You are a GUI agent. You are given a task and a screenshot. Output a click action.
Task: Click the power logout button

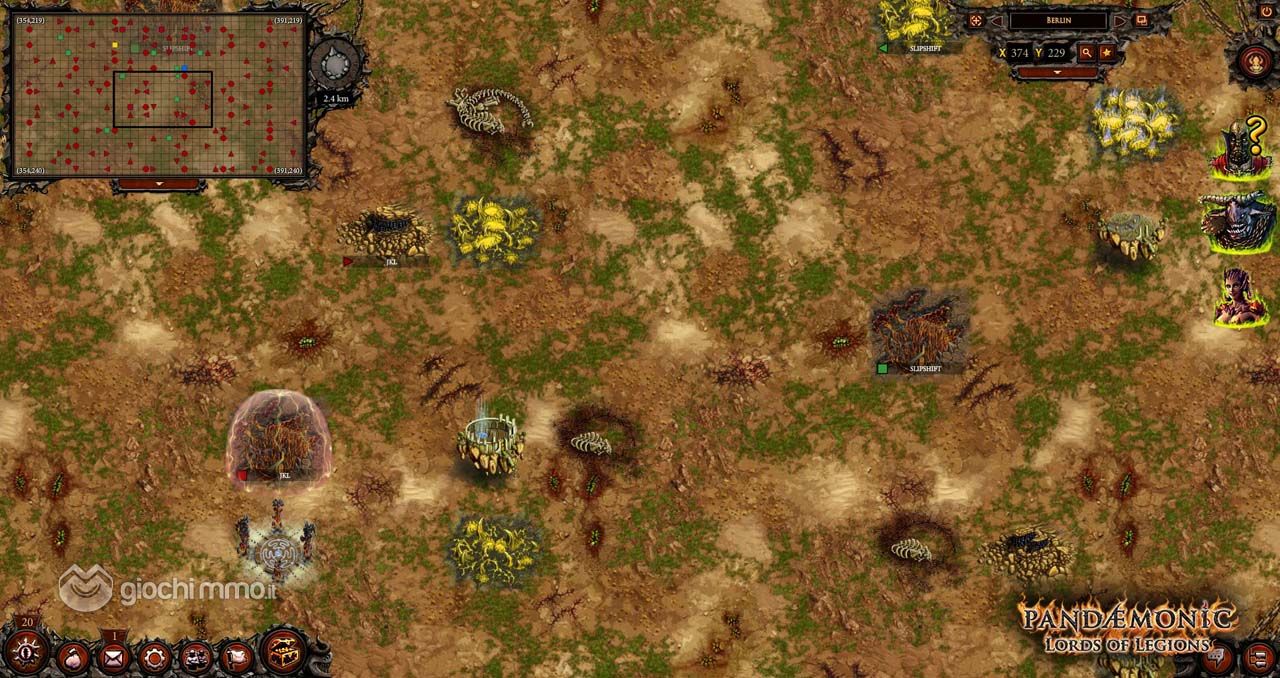coord(1267,10)
